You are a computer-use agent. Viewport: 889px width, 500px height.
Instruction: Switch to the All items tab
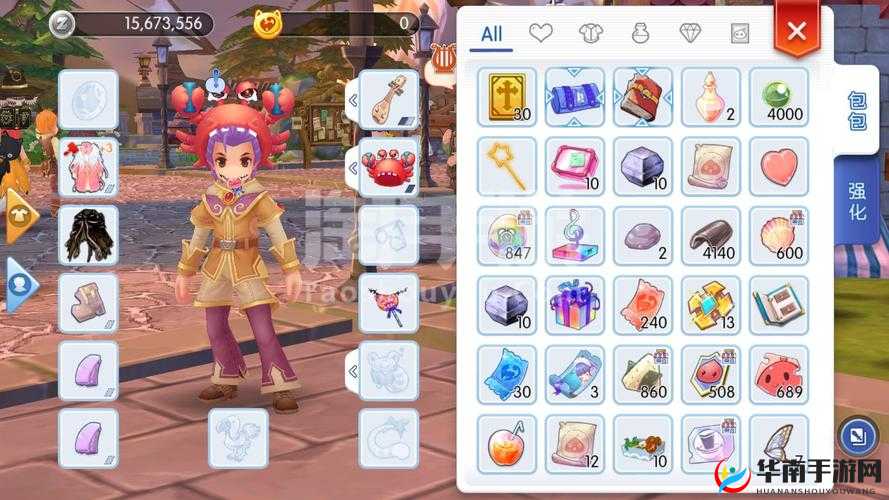click(491, 34)
